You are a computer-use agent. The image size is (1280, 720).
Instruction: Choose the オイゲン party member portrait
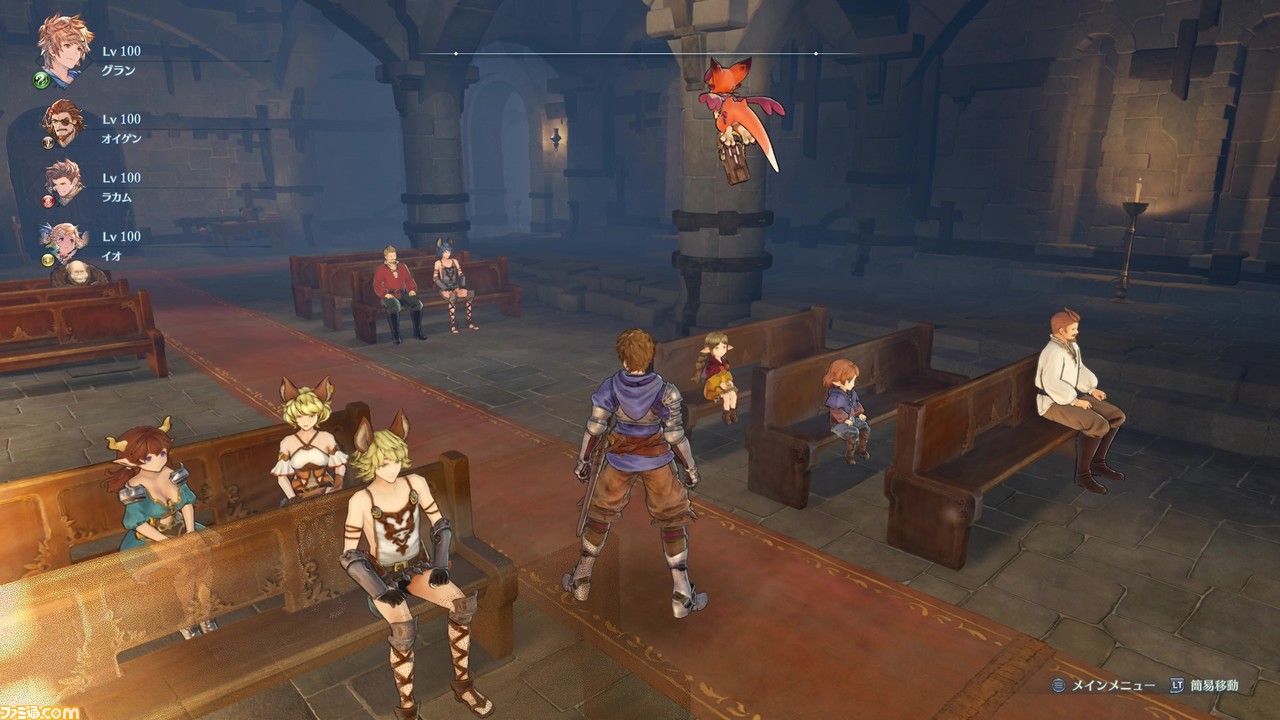click(x=64, y=123)
